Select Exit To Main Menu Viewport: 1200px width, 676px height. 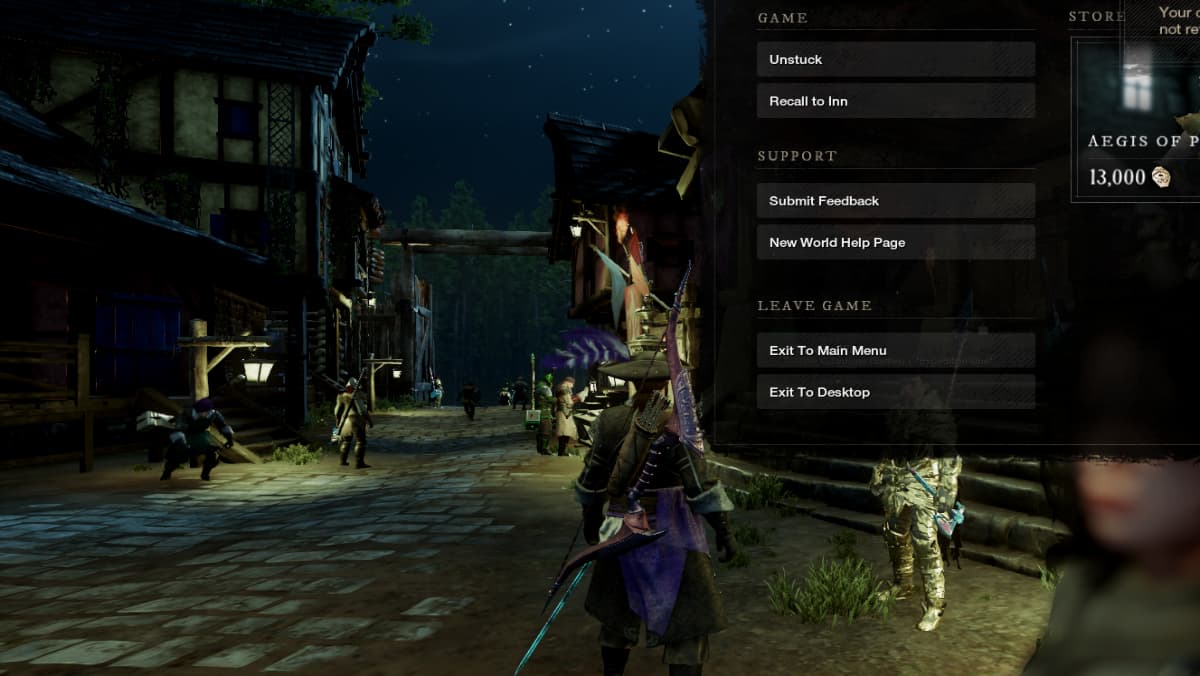895,351
